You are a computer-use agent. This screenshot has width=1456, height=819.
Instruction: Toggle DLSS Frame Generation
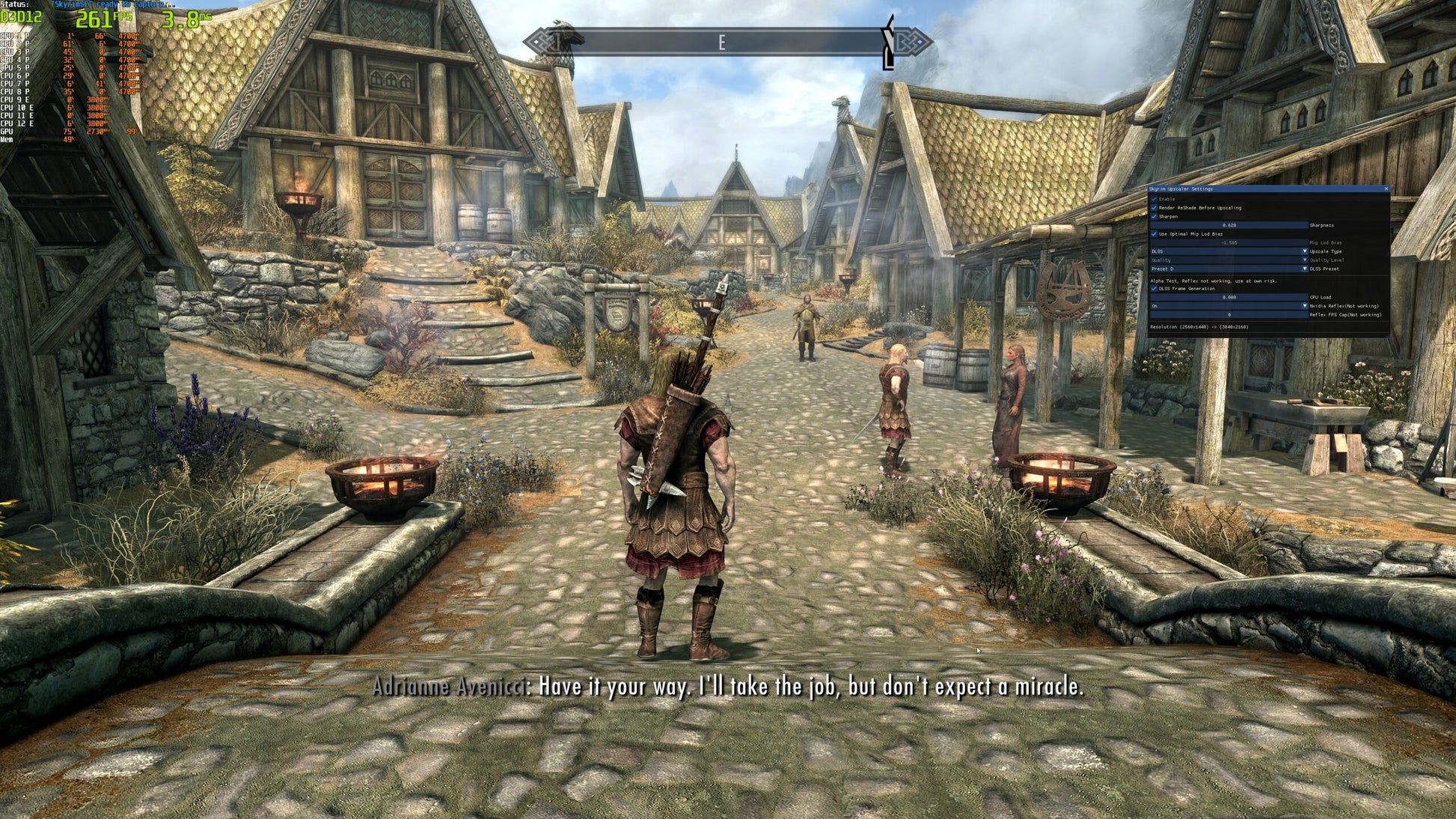coord(1154,289)
